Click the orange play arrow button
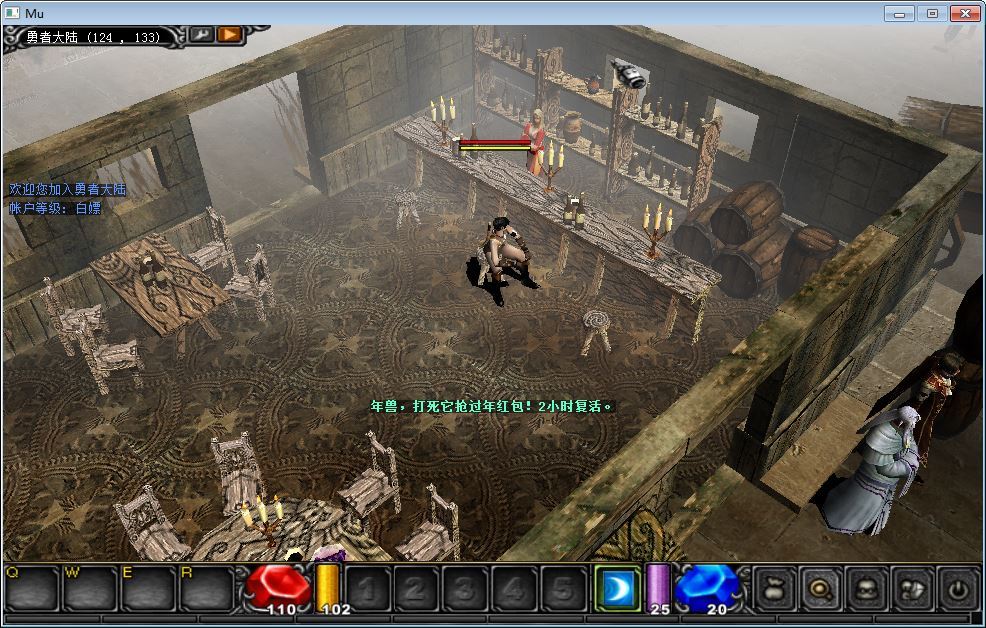This screenshot has height=628, width=986. point(230,34)
